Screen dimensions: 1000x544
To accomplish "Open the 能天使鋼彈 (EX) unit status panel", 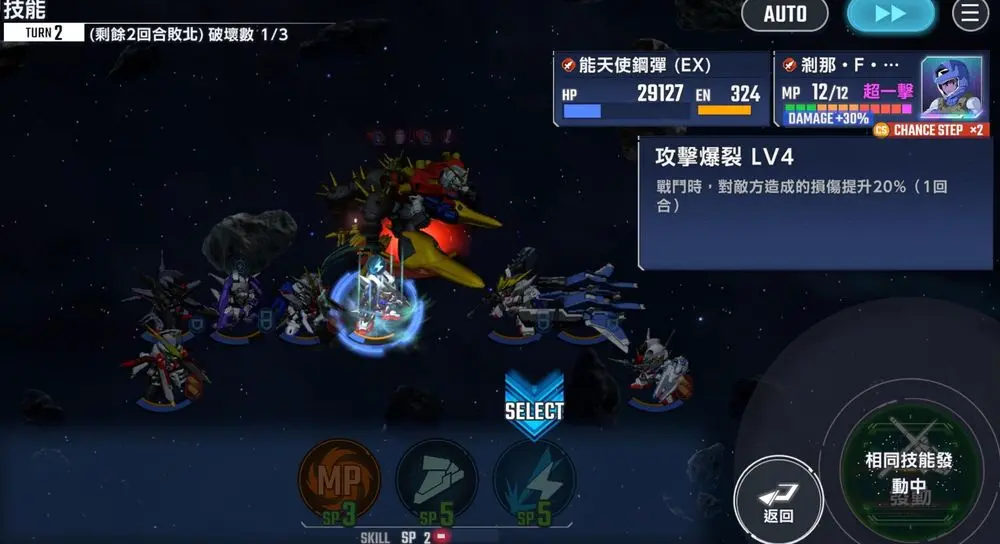I will click(x=661, y=89).
